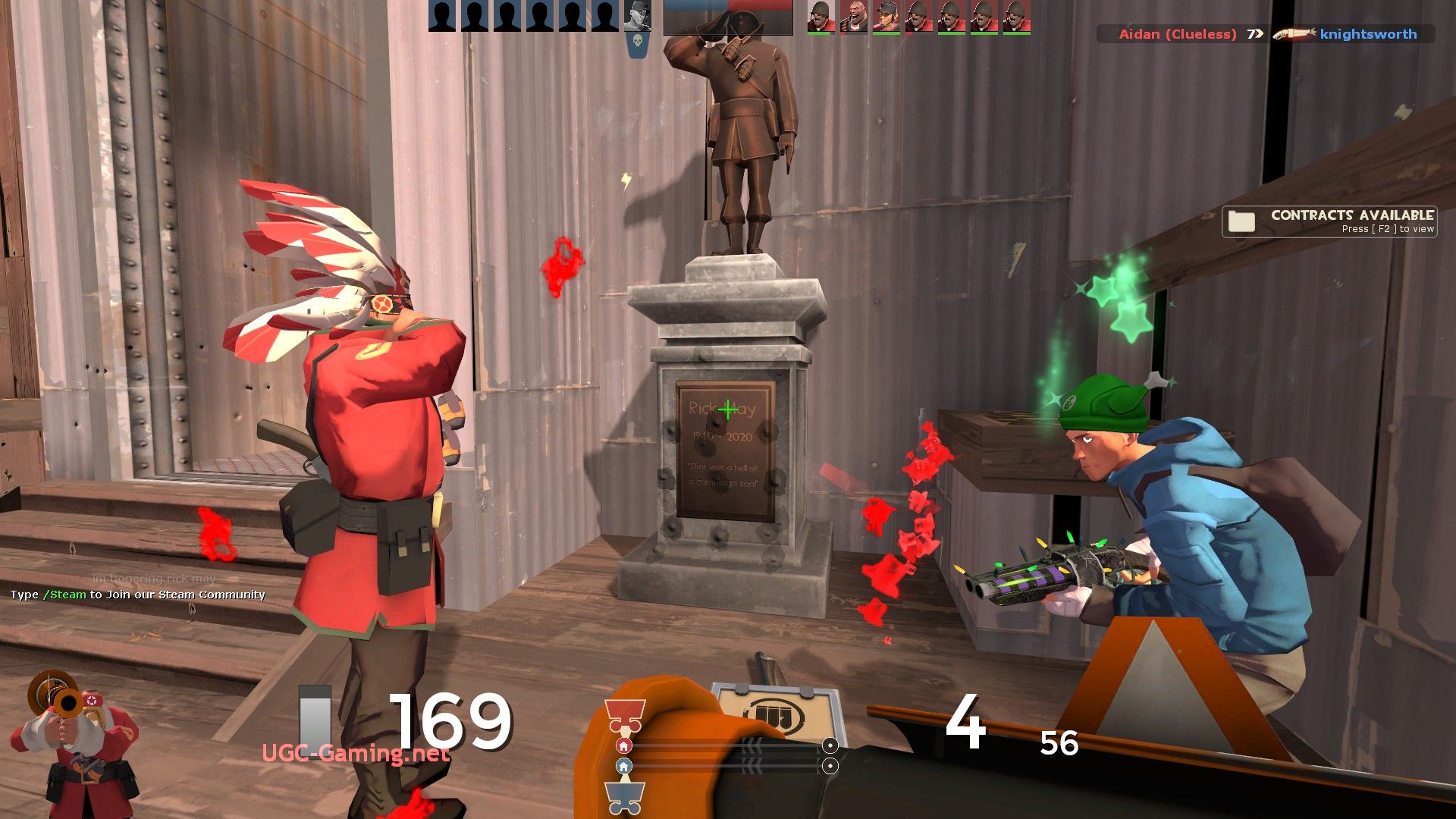The image size is (1456, 819).
Task: Click the crit arrow icon in the killfeed
Action: (1255, 34)
